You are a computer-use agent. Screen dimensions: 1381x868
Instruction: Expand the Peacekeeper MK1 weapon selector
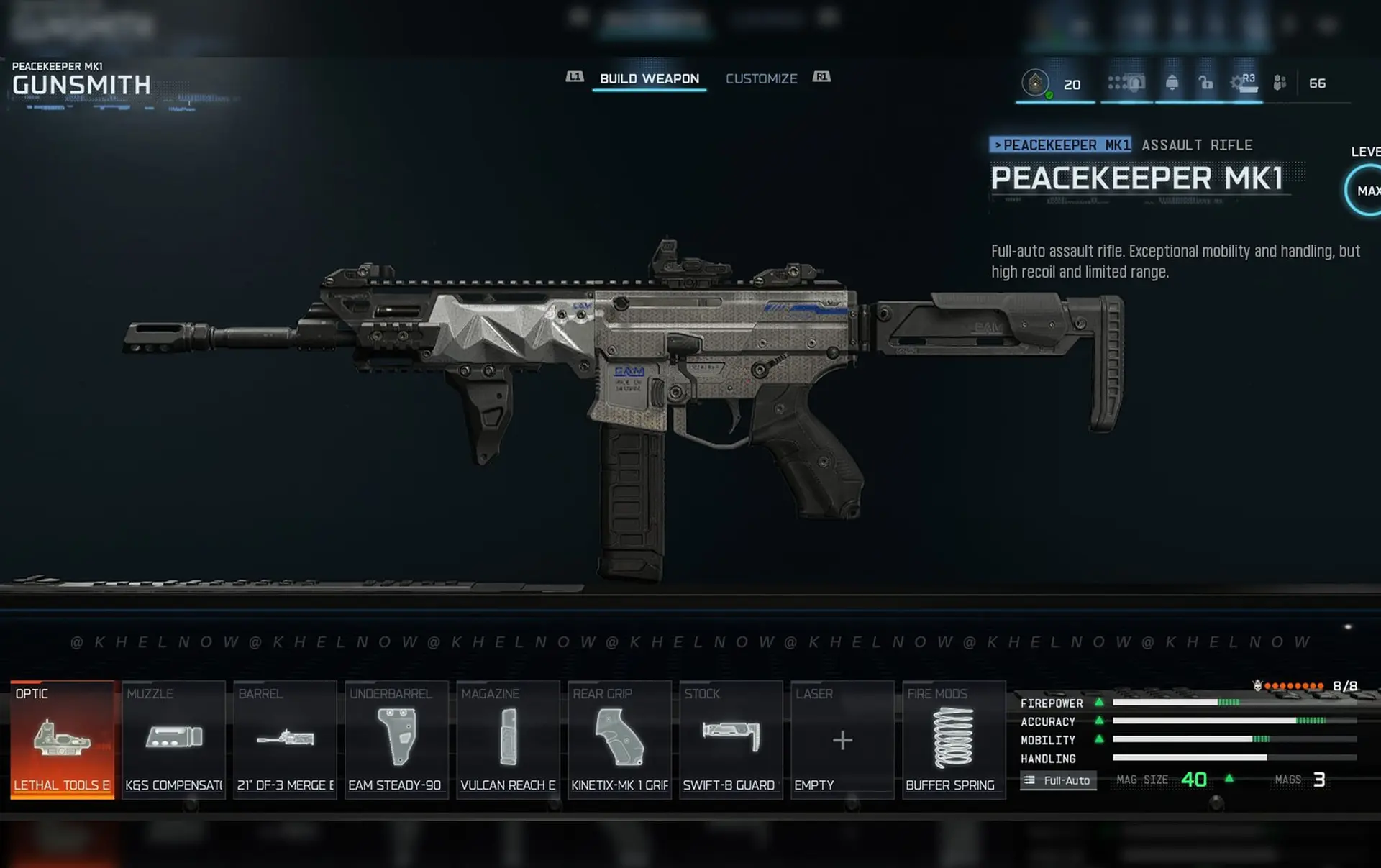[1063, 144]
